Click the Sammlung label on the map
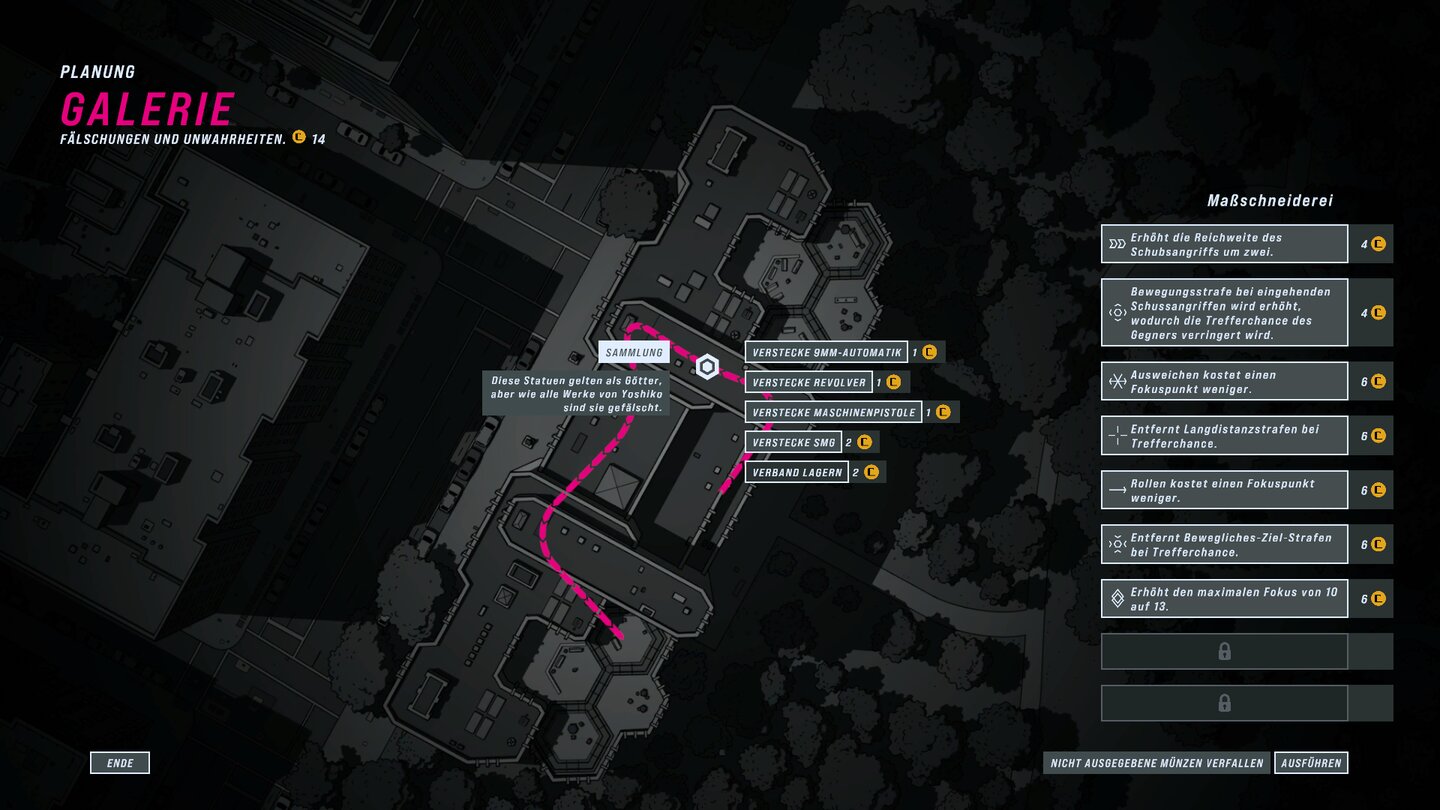 point(636,351)
